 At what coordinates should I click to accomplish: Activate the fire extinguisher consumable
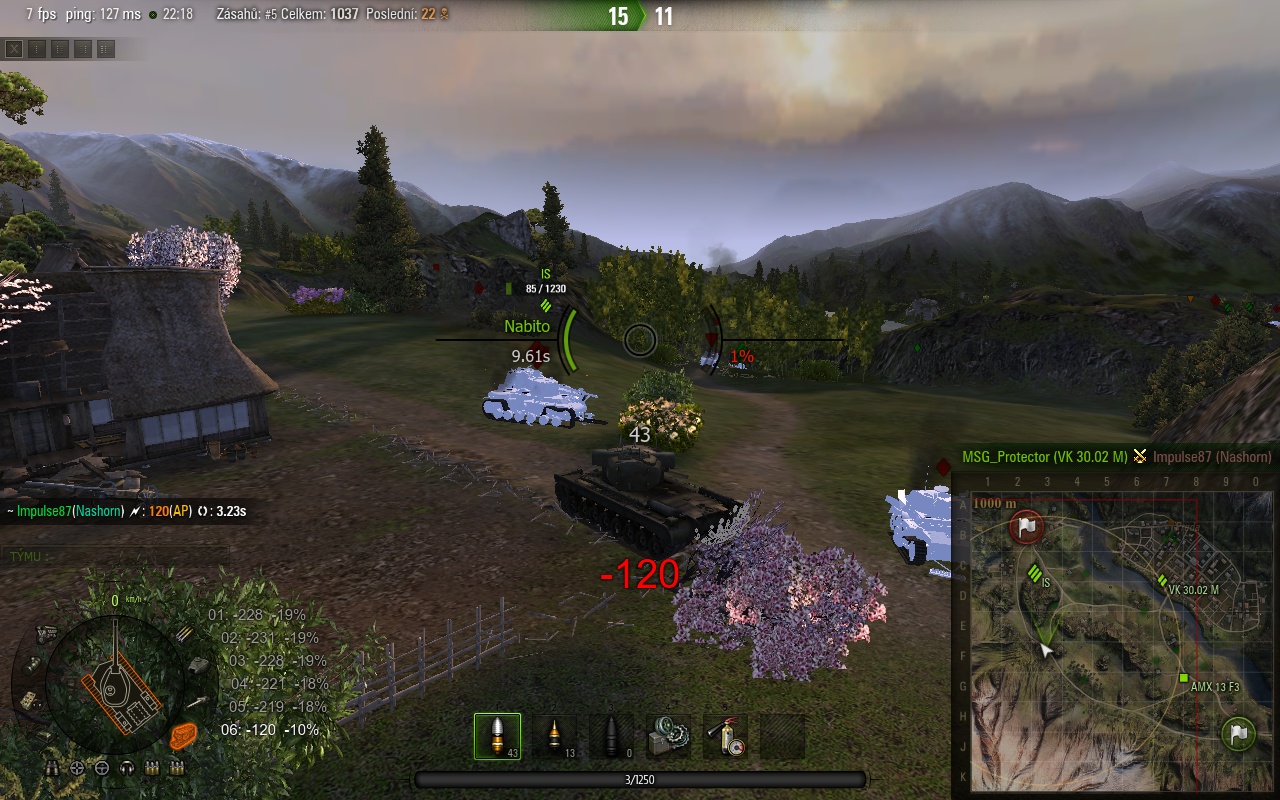point(725,736)
